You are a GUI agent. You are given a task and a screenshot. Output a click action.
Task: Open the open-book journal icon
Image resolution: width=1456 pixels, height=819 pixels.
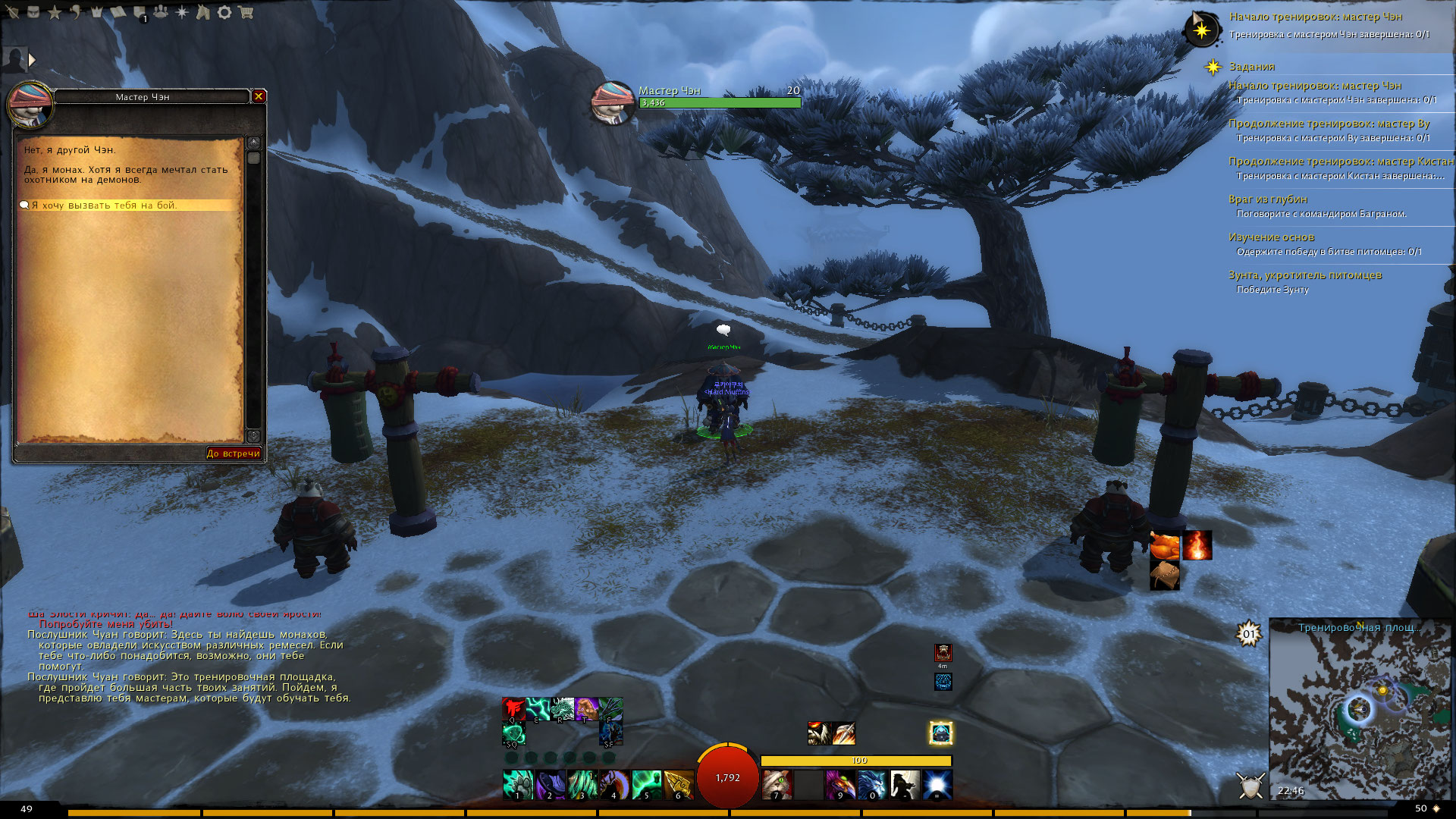118,12
